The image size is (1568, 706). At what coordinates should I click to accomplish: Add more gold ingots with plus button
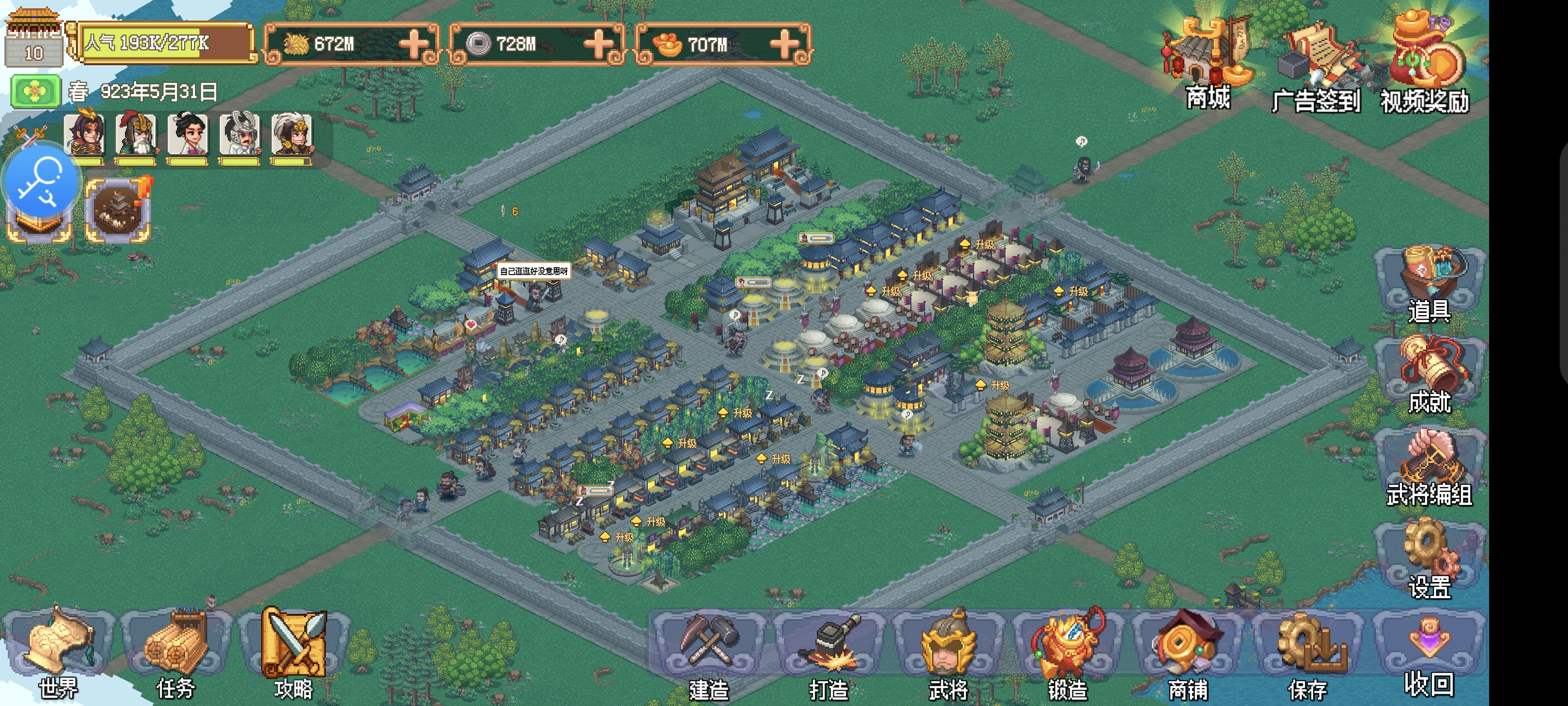[x=784, y=44]
